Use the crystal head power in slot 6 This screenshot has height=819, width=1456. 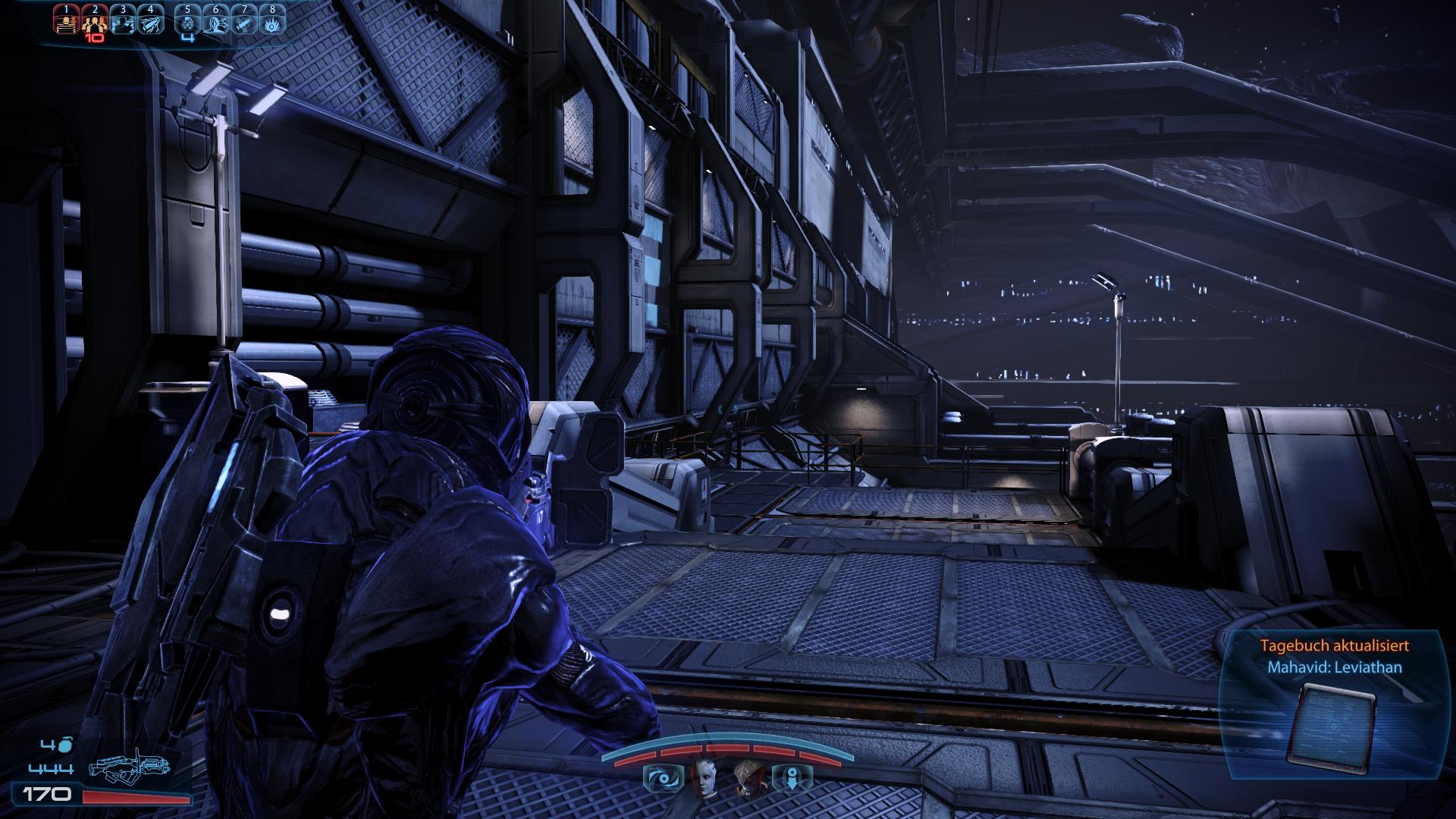pos(216,23)
